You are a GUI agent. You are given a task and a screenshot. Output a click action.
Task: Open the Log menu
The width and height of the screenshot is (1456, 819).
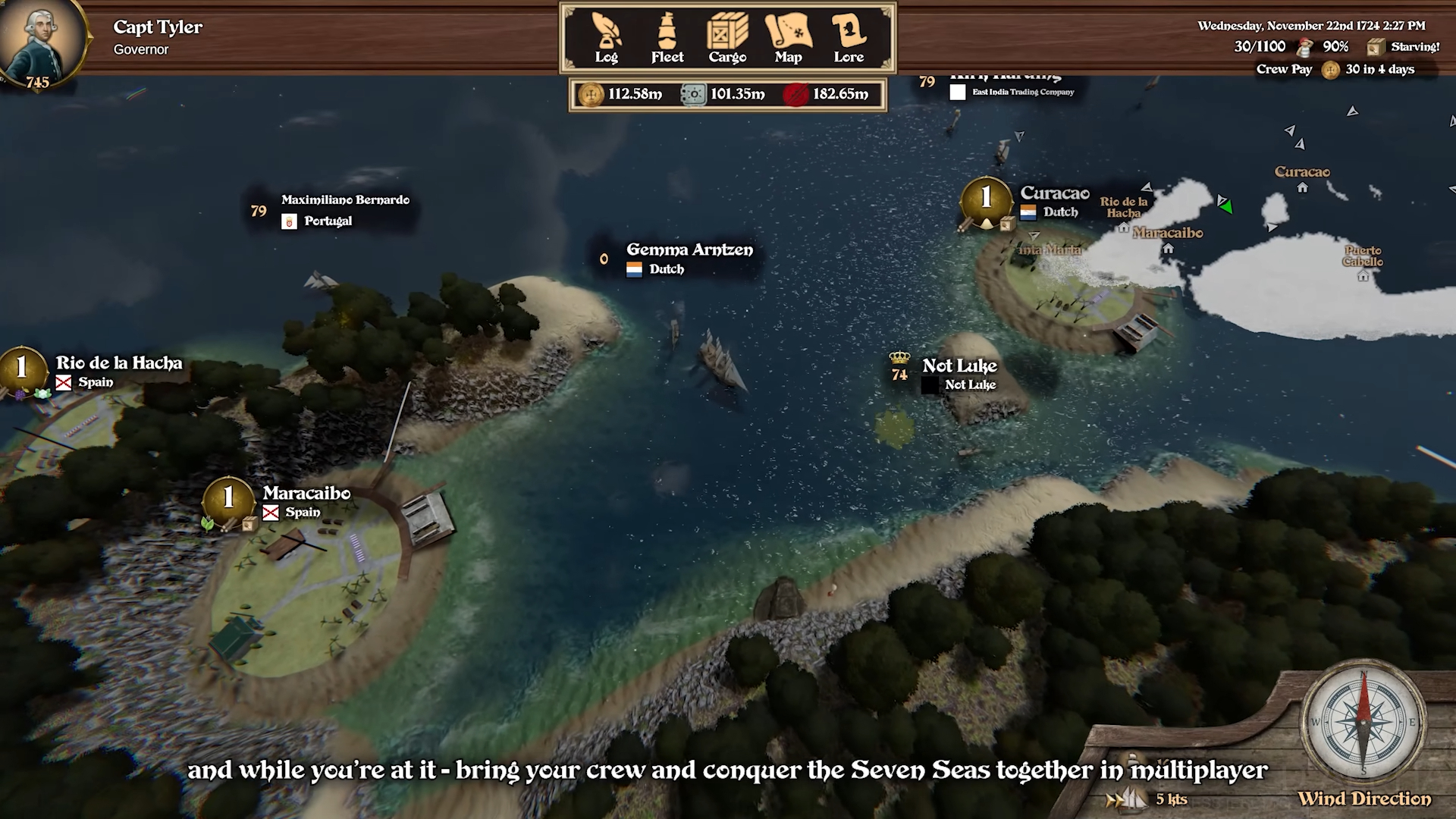[x=606, y=38]
